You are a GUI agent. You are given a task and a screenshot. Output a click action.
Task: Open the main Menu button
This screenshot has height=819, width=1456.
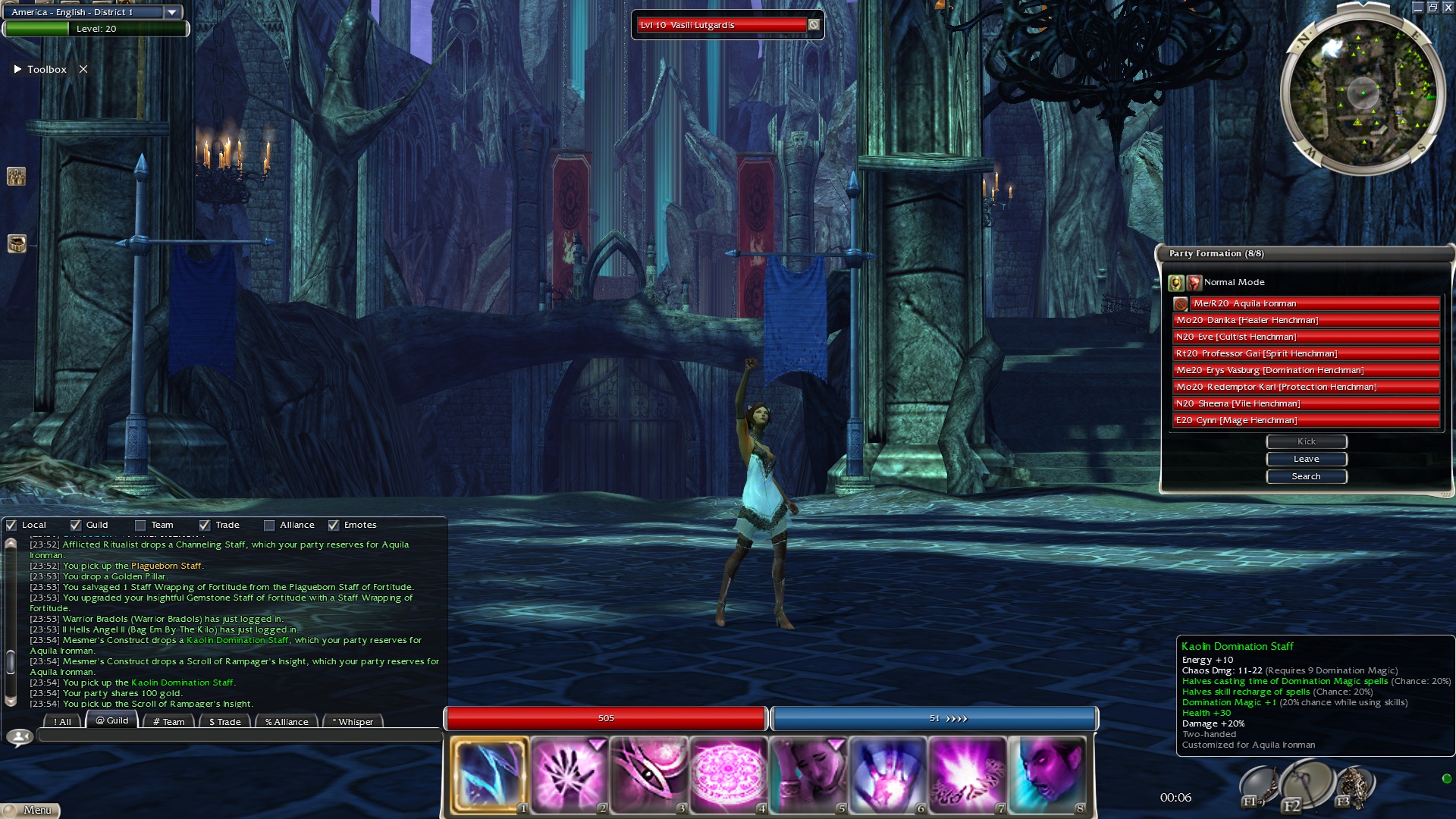click(x=30, y=810)
